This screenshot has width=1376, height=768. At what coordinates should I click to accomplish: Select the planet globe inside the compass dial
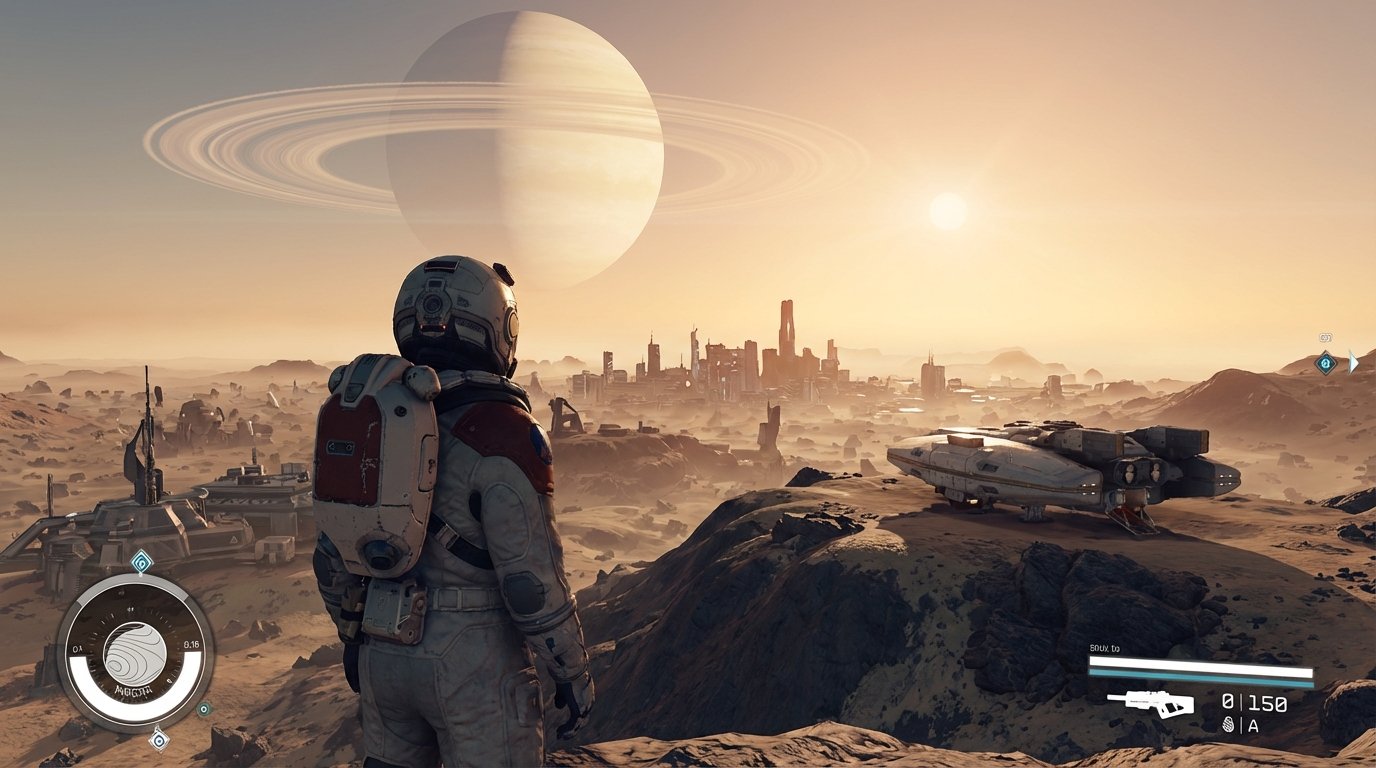click(x=133, y=653)
